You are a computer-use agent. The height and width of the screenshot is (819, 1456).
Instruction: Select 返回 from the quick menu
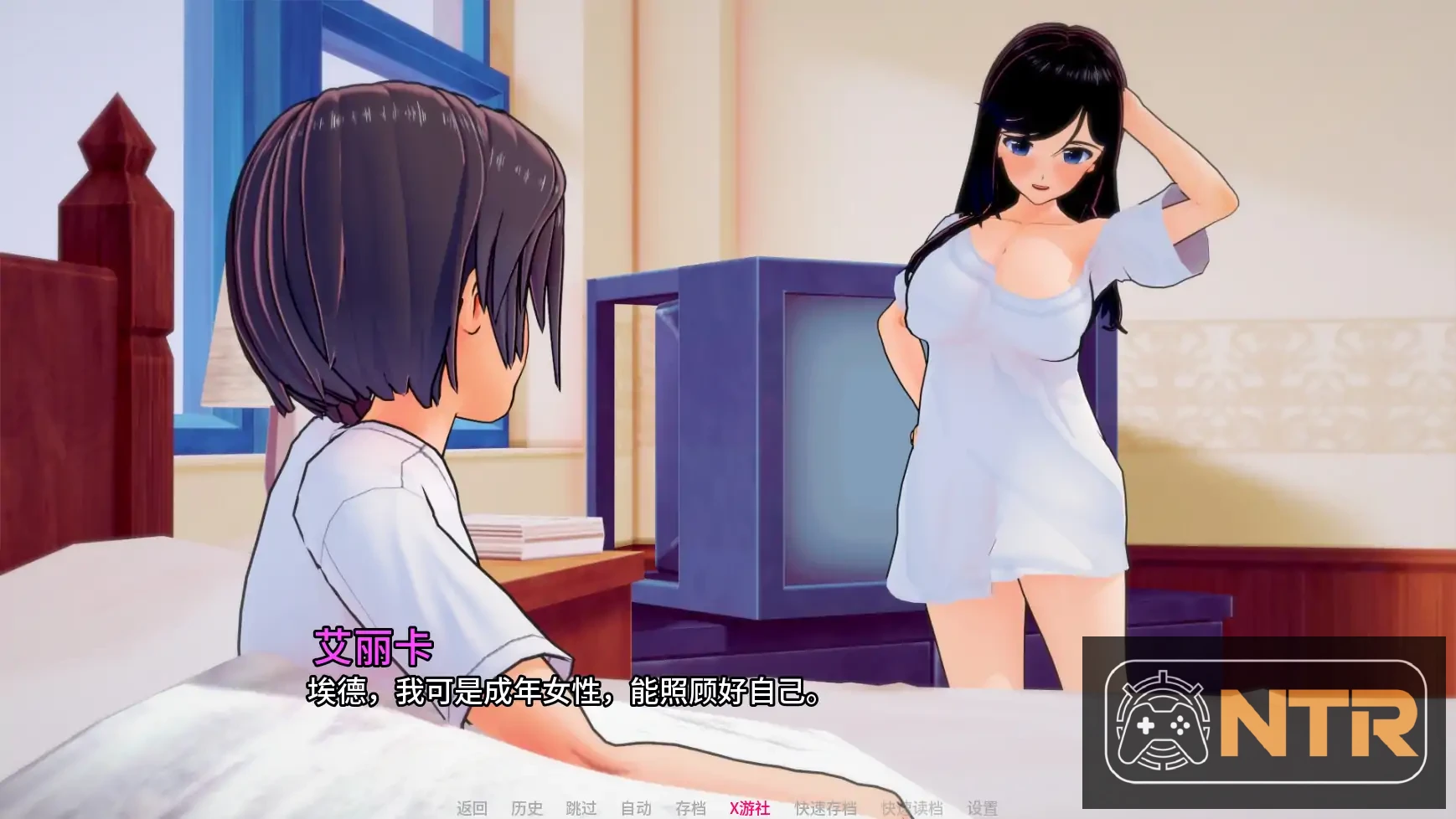[472, 809]
